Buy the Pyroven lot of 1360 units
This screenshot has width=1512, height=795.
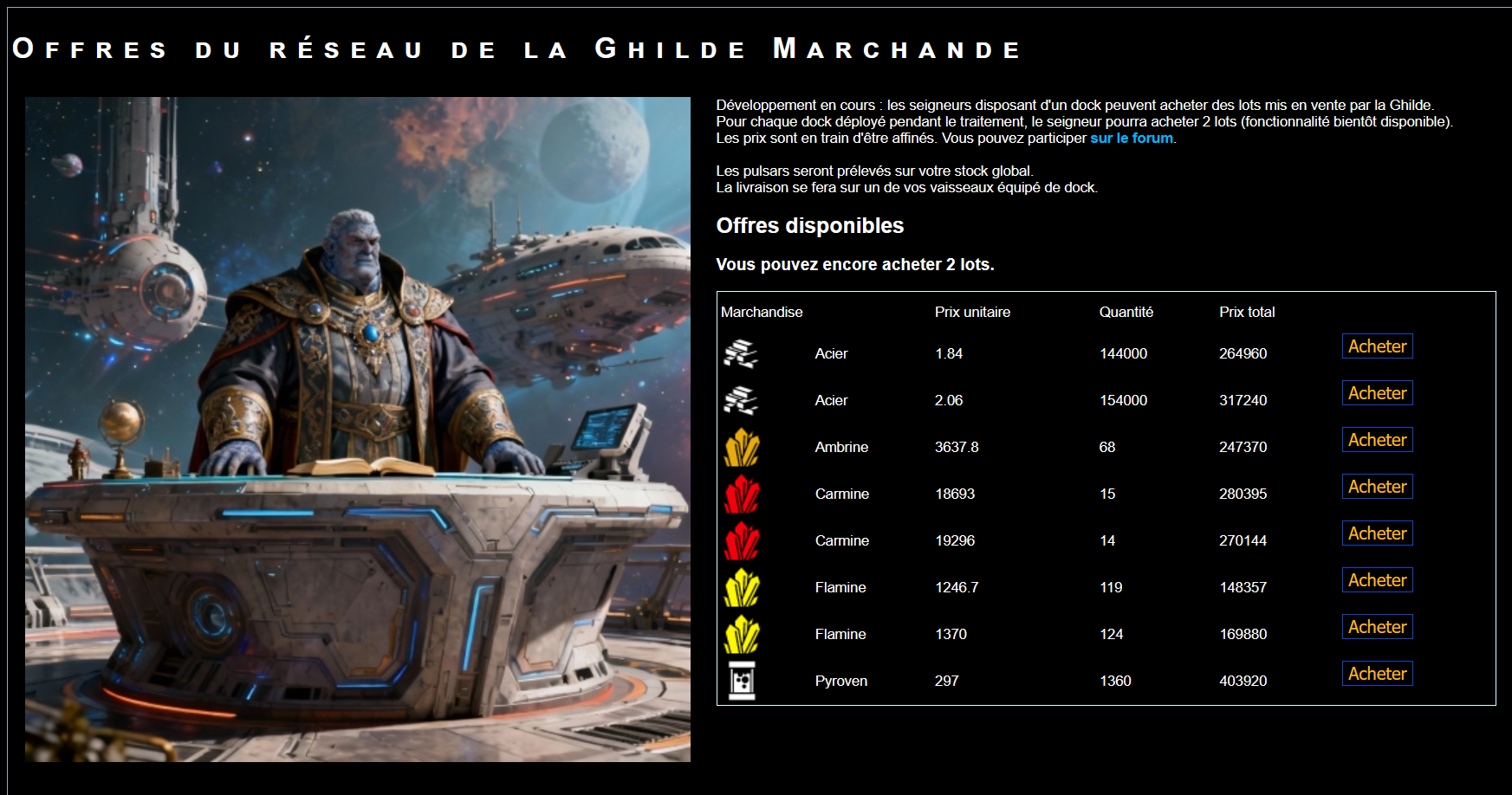tap(1377, 673)
